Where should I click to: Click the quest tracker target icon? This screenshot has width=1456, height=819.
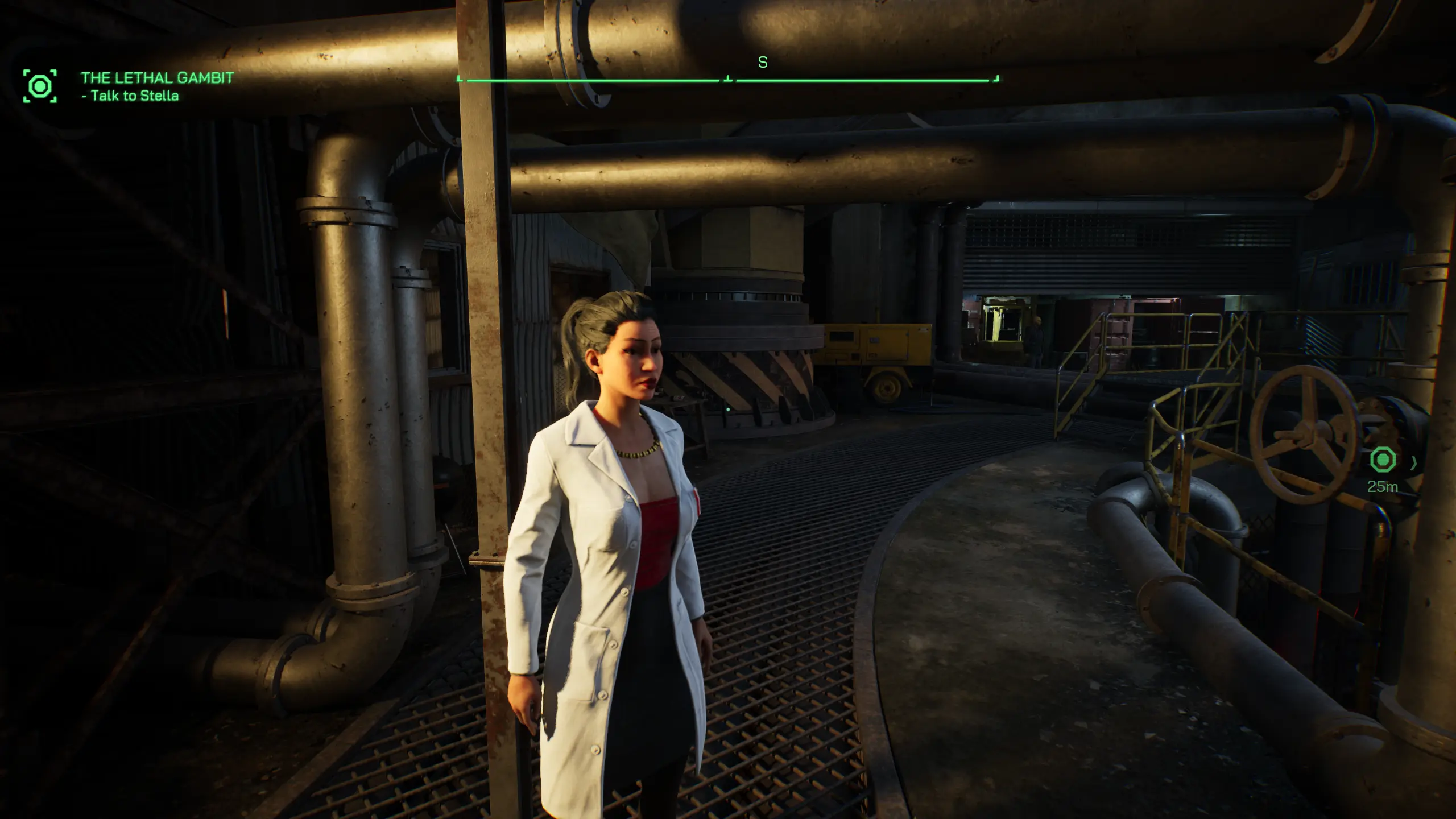(40, 86)
